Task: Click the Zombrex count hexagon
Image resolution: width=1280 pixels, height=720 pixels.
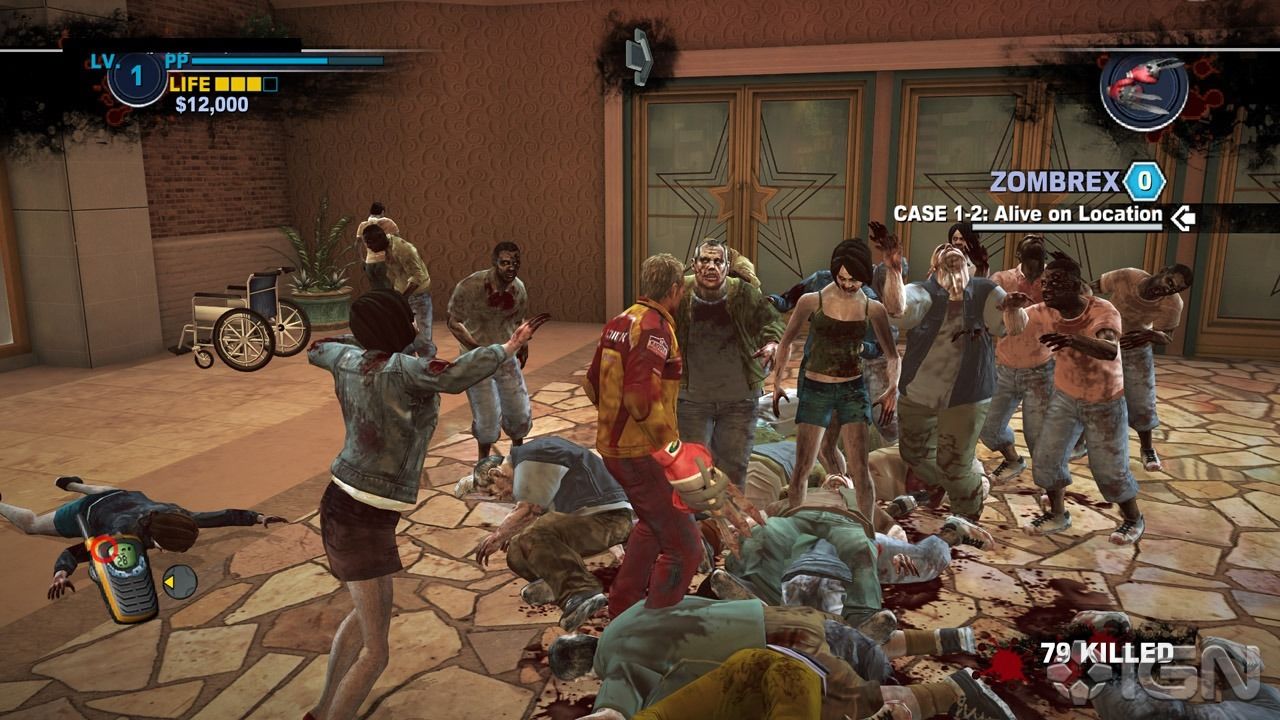Action: [x=1144, y=182]
